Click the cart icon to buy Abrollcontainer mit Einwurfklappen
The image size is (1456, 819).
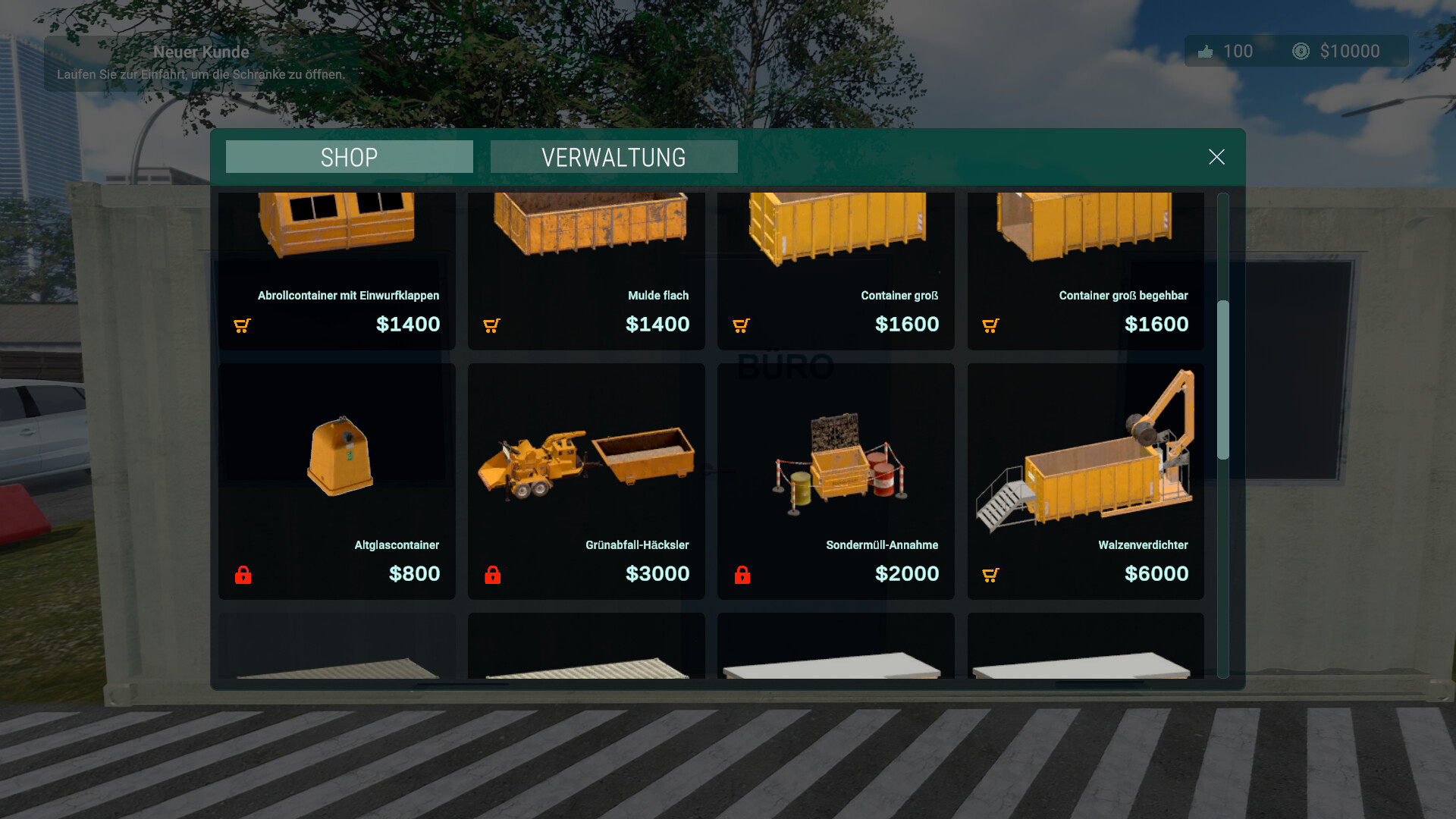pyautogui.click(x=241, y=325)
